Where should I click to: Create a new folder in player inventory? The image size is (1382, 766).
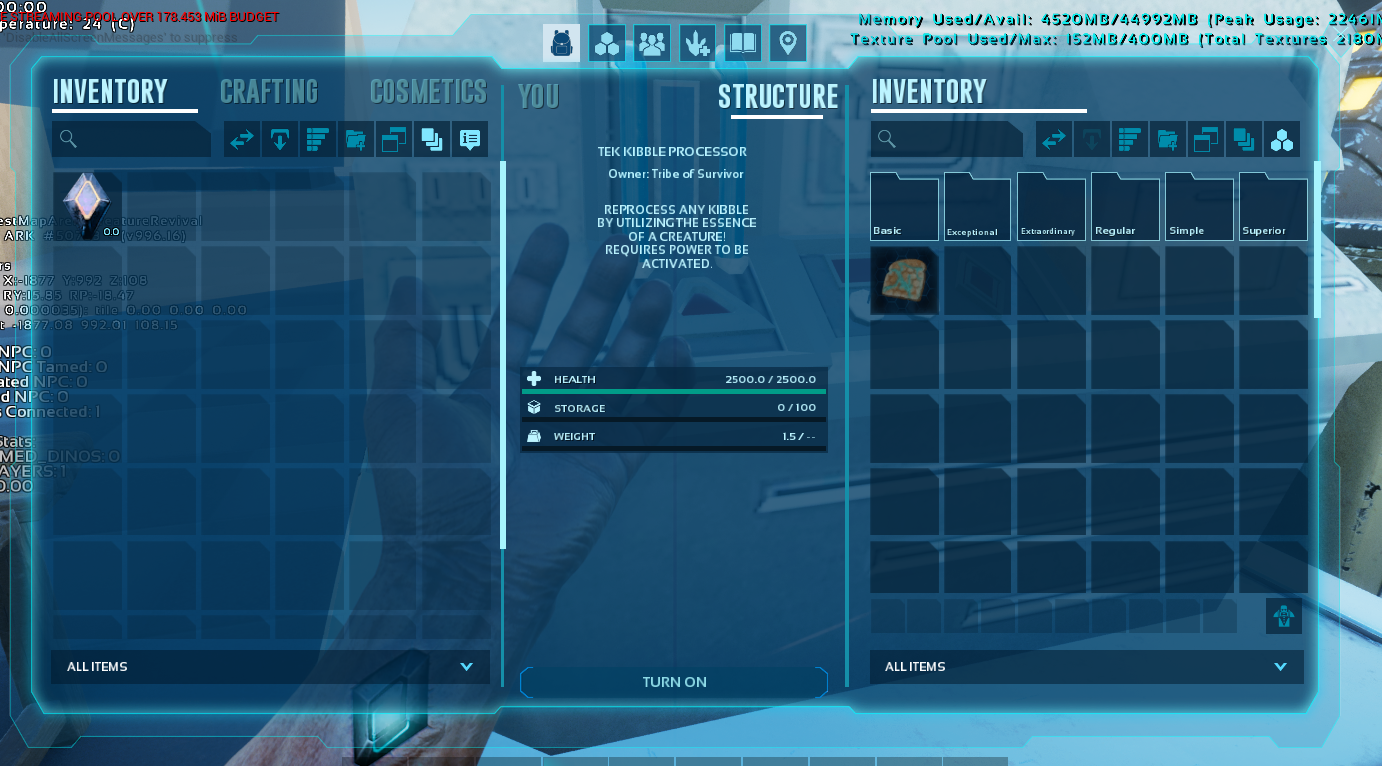[x=355, y=139]
